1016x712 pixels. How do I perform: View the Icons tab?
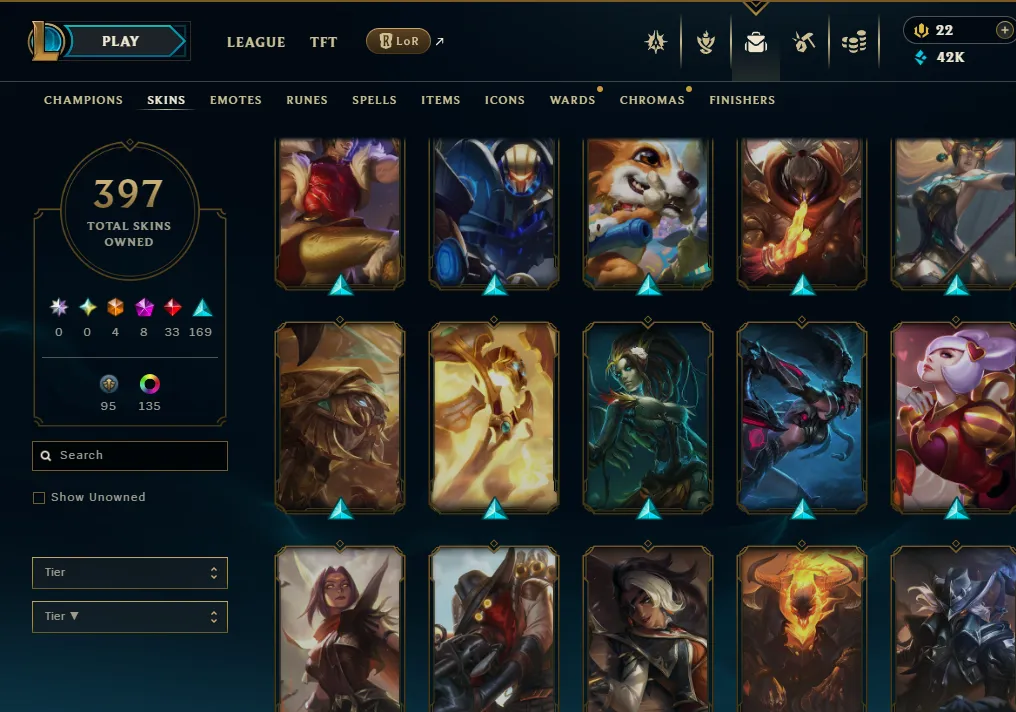tap(505, 100)
